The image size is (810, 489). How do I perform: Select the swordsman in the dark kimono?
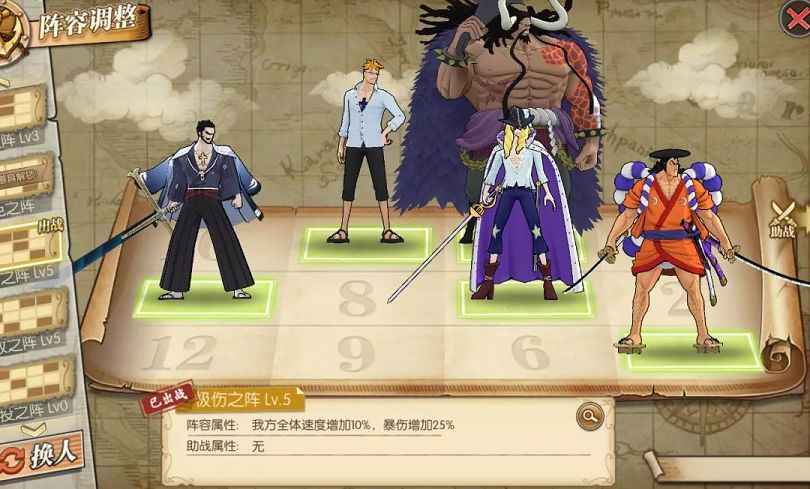click(x=207, y=220)
